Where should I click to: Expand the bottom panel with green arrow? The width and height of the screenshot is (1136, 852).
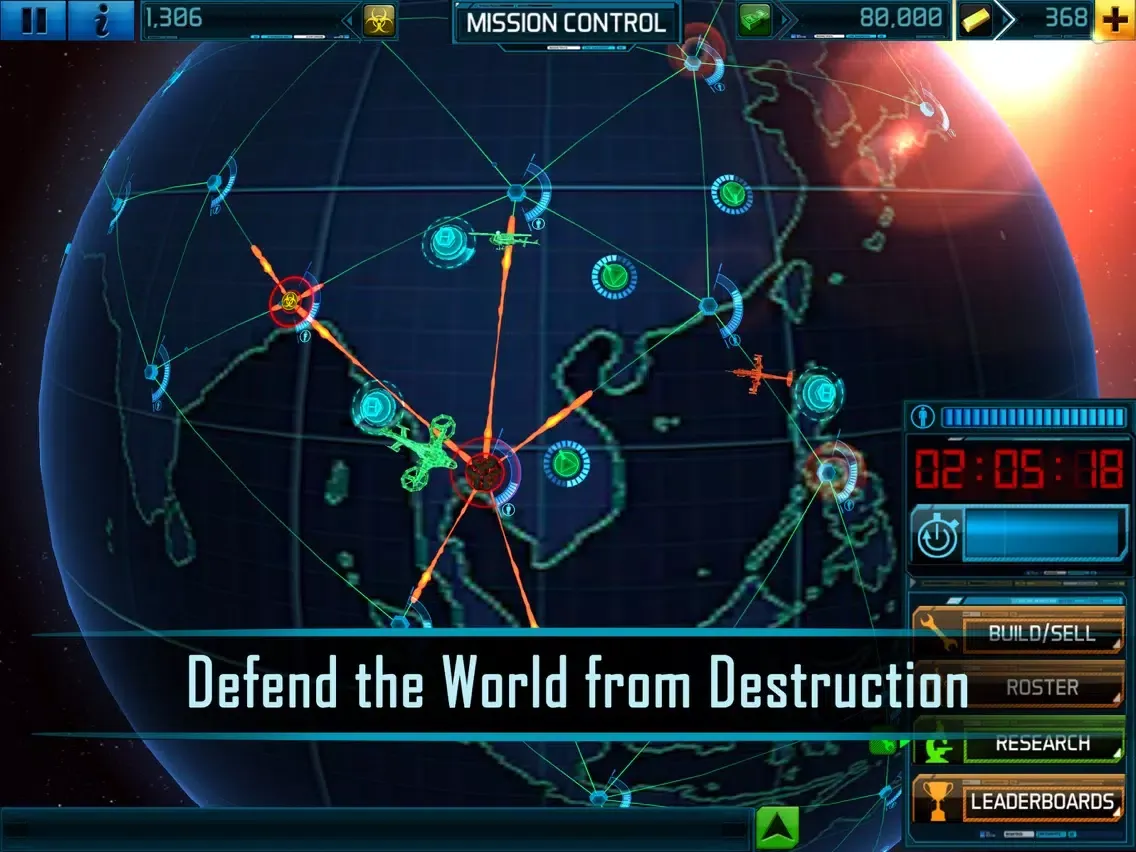click(x=779, y=829)
